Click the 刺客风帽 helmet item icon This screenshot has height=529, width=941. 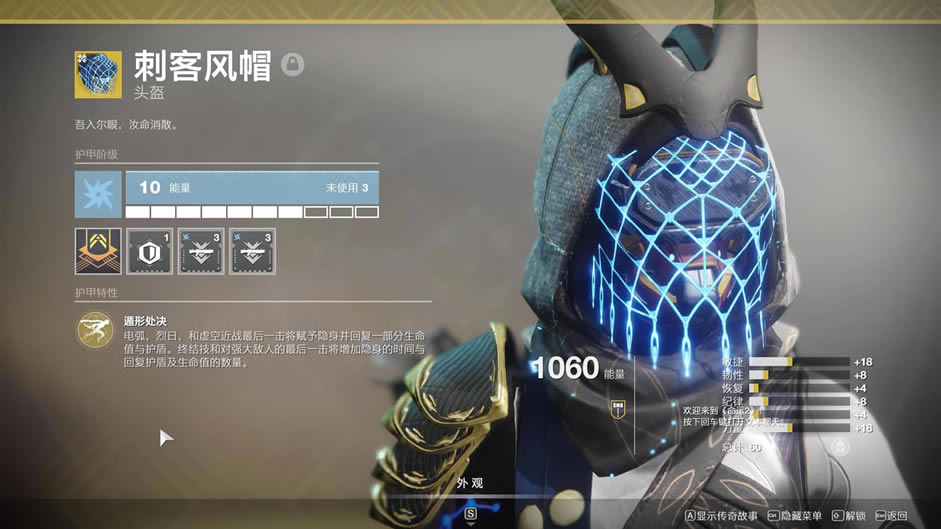point(98,75)
